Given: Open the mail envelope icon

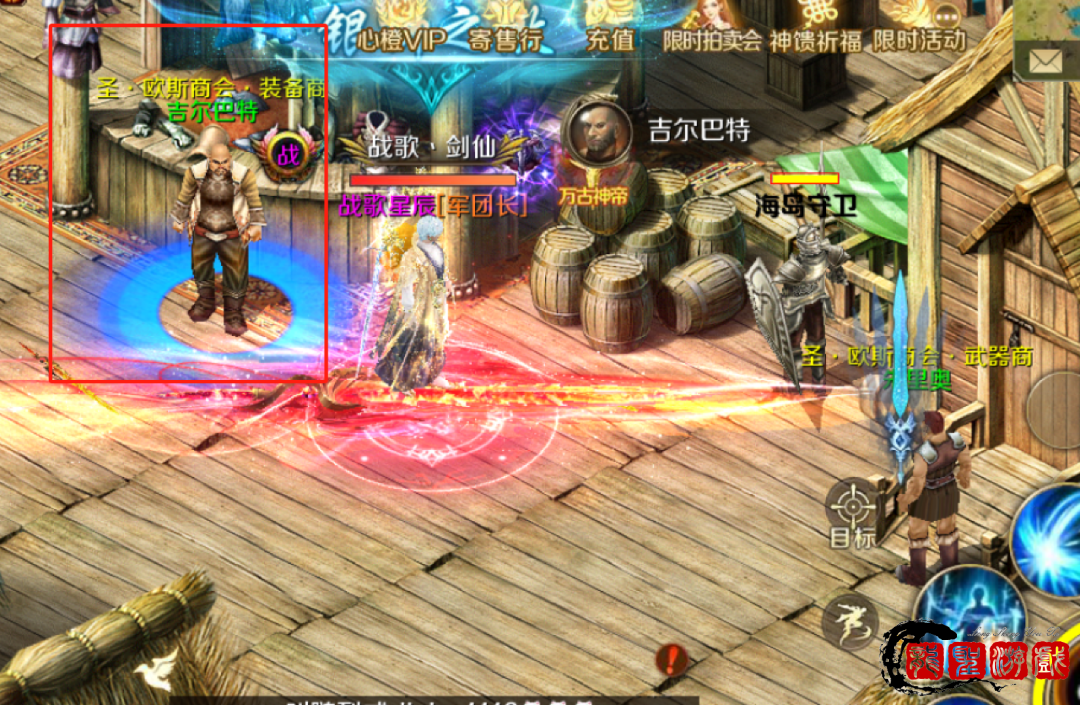Looking at the screenshot, I should pos(1045,62).
